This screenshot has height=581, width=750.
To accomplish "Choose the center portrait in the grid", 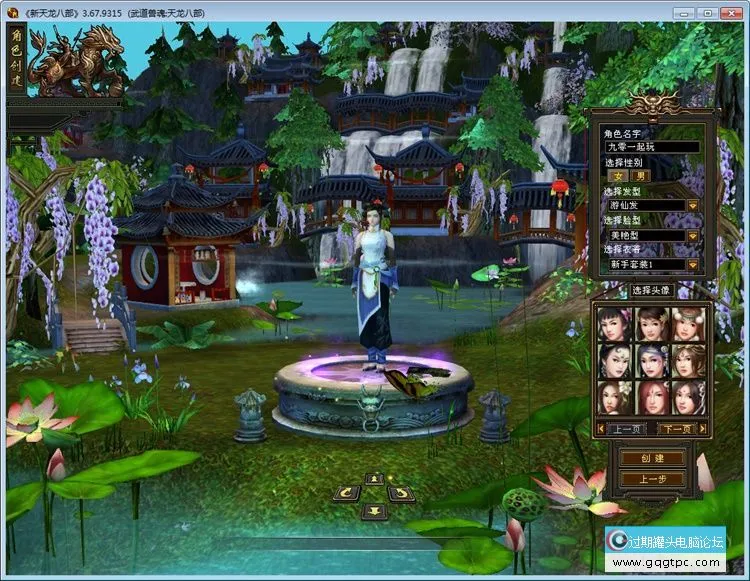I will (650, 361).
